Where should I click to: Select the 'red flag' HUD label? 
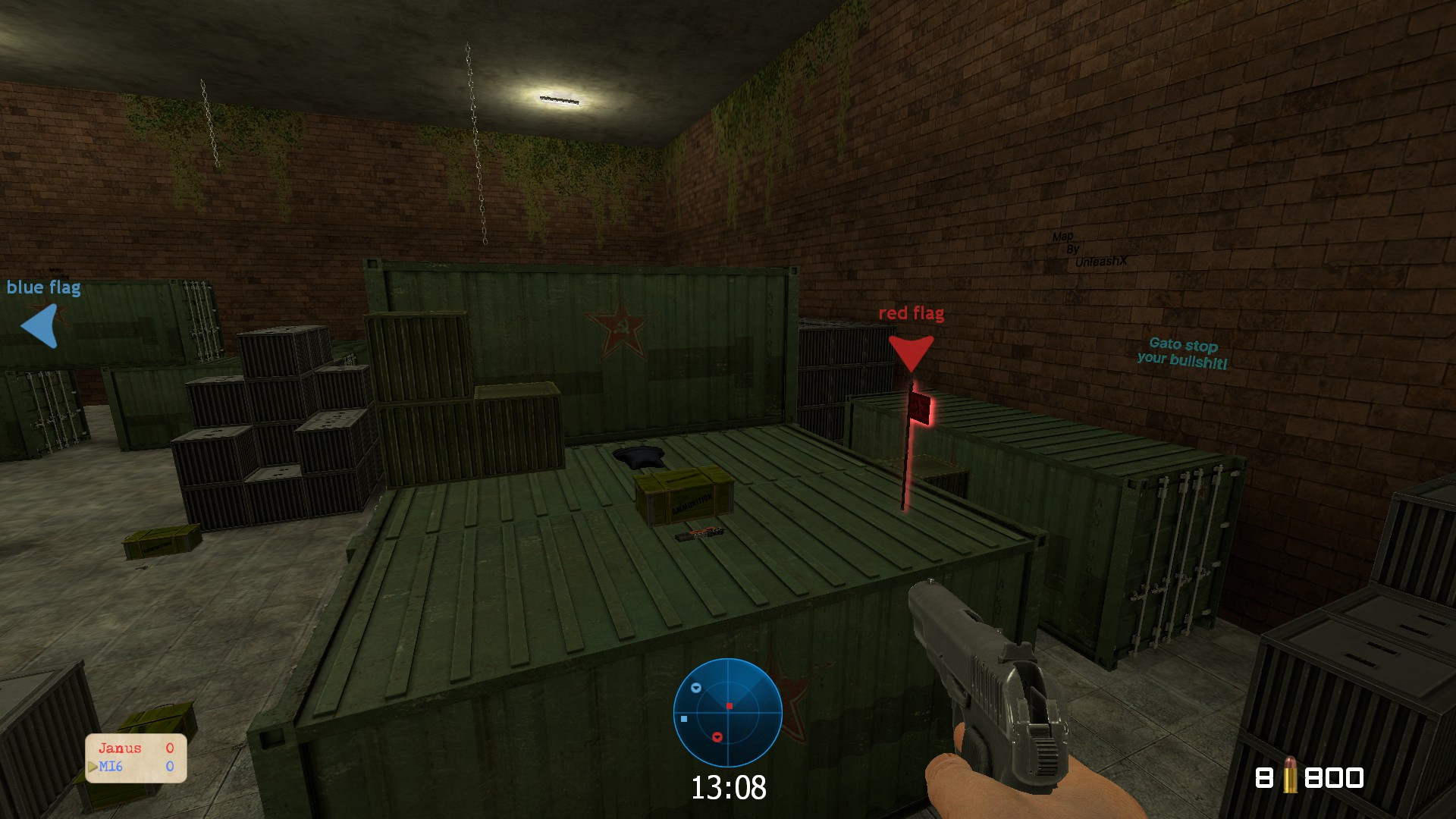pos(910,313)
